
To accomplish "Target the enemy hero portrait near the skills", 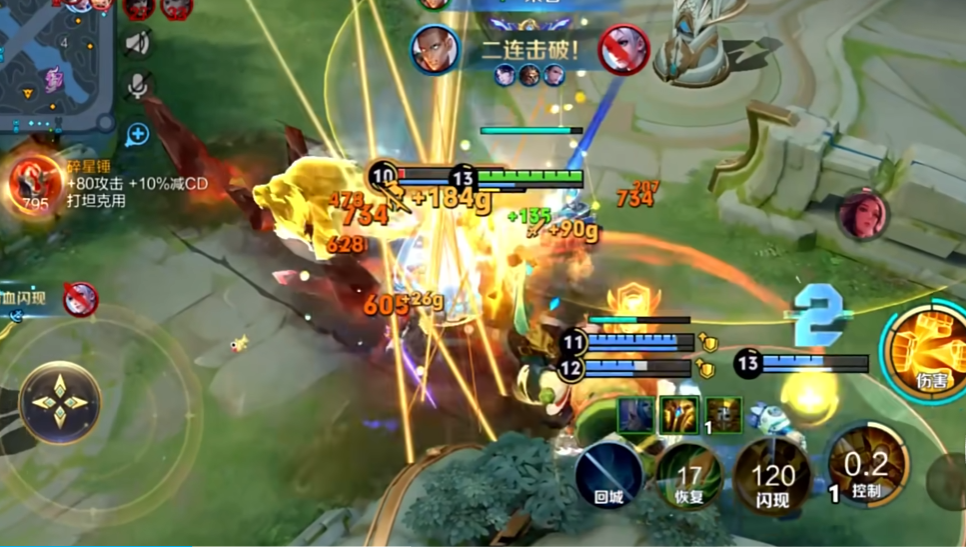I will pyautogui.click(x=863, y=214).
